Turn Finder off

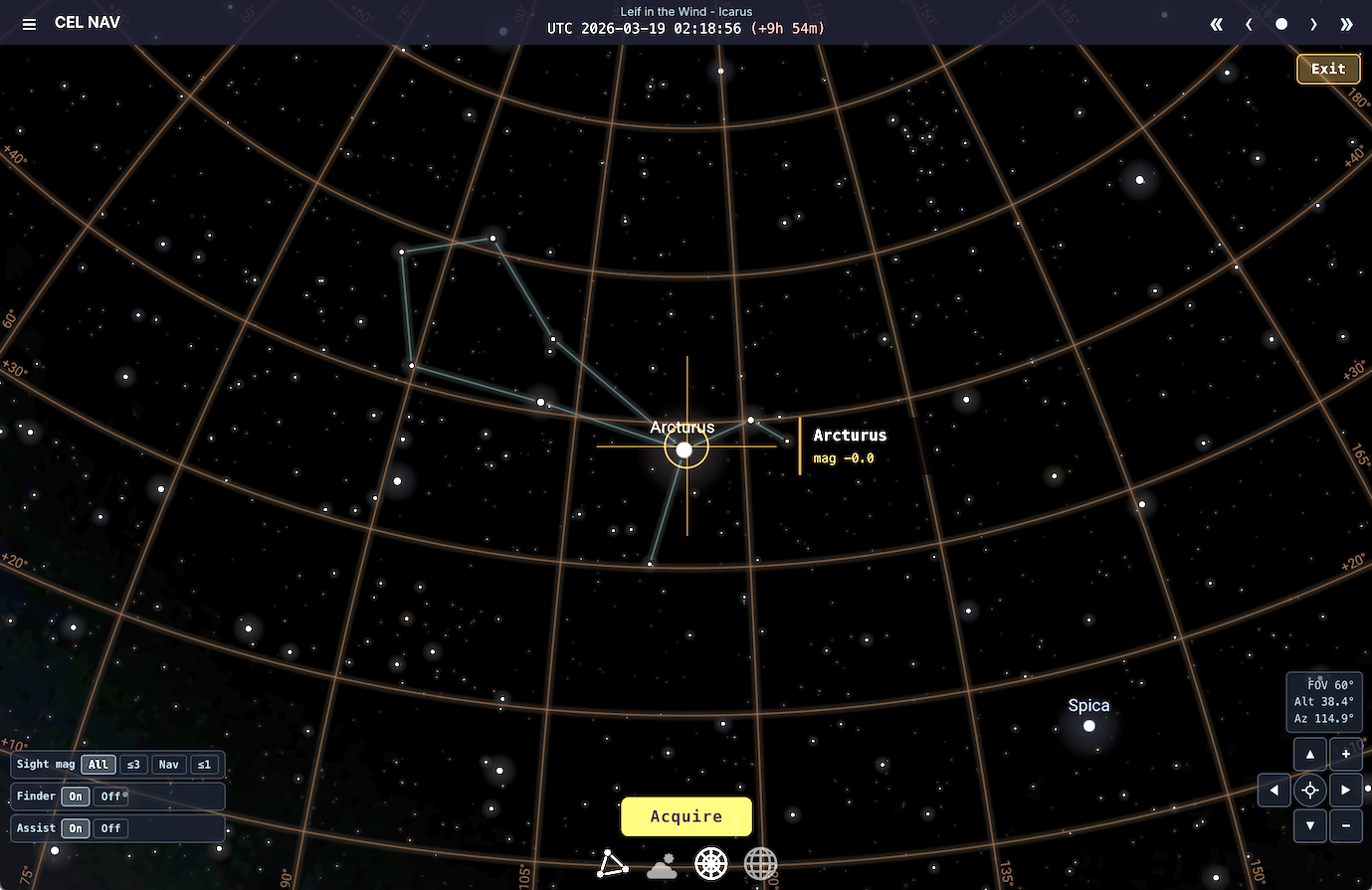[x=109, y=796]
